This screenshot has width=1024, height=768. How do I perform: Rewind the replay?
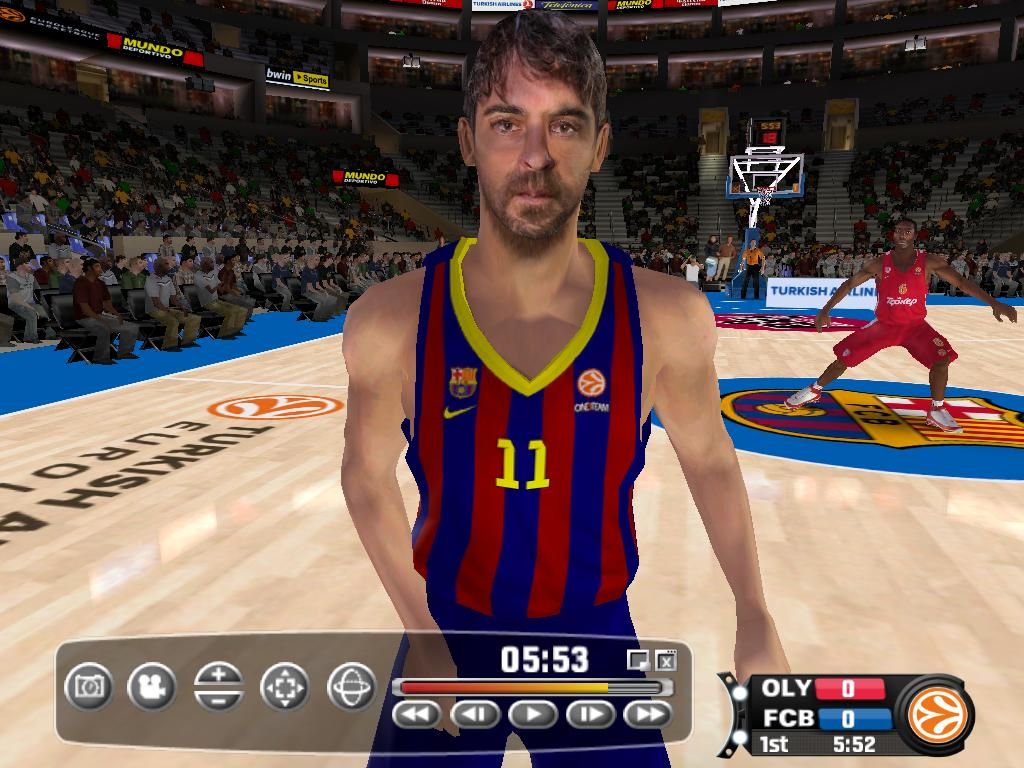[417, 714]
